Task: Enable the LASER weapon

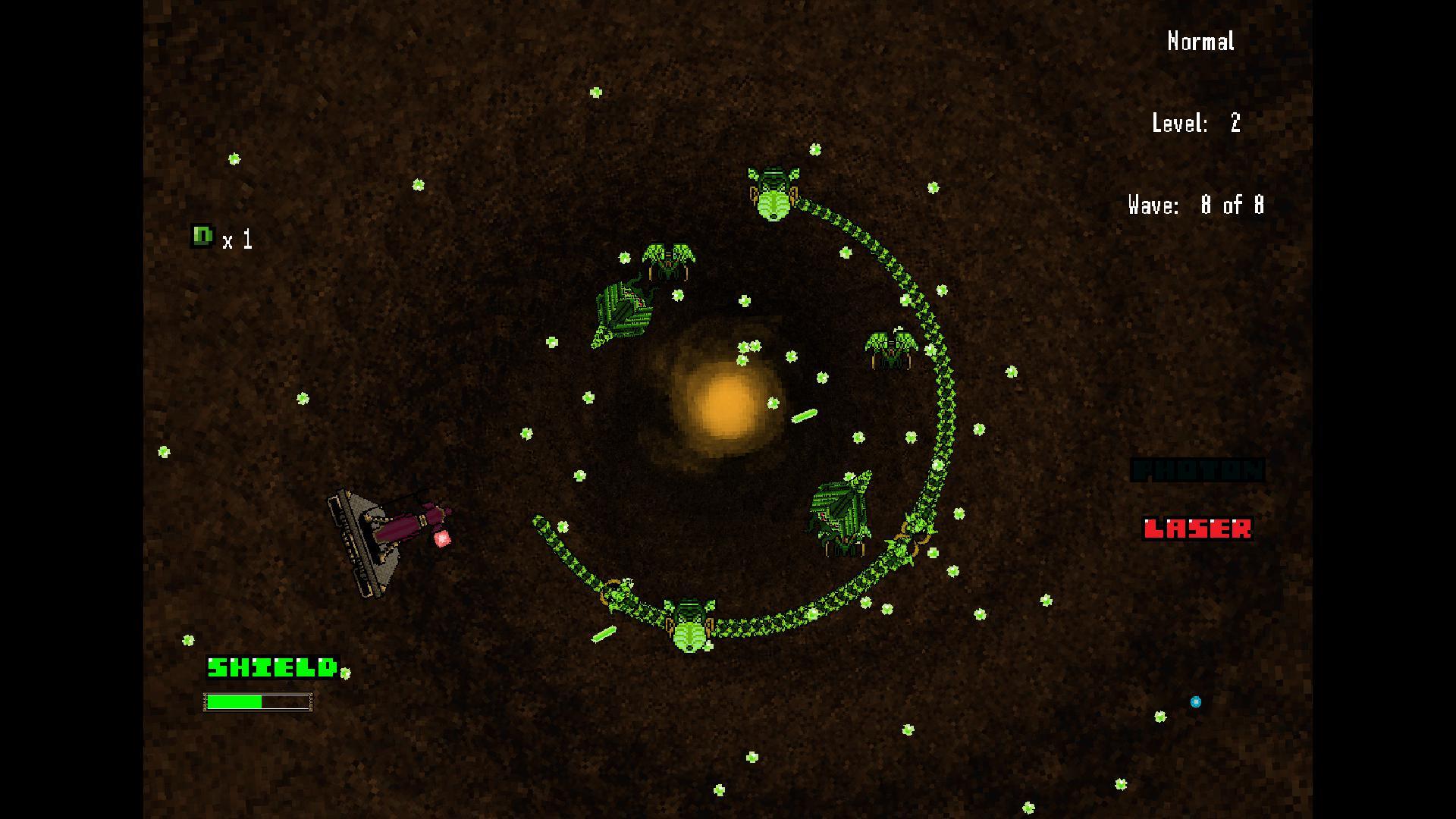Action: pyautogui.click(x=1198, y=529)
